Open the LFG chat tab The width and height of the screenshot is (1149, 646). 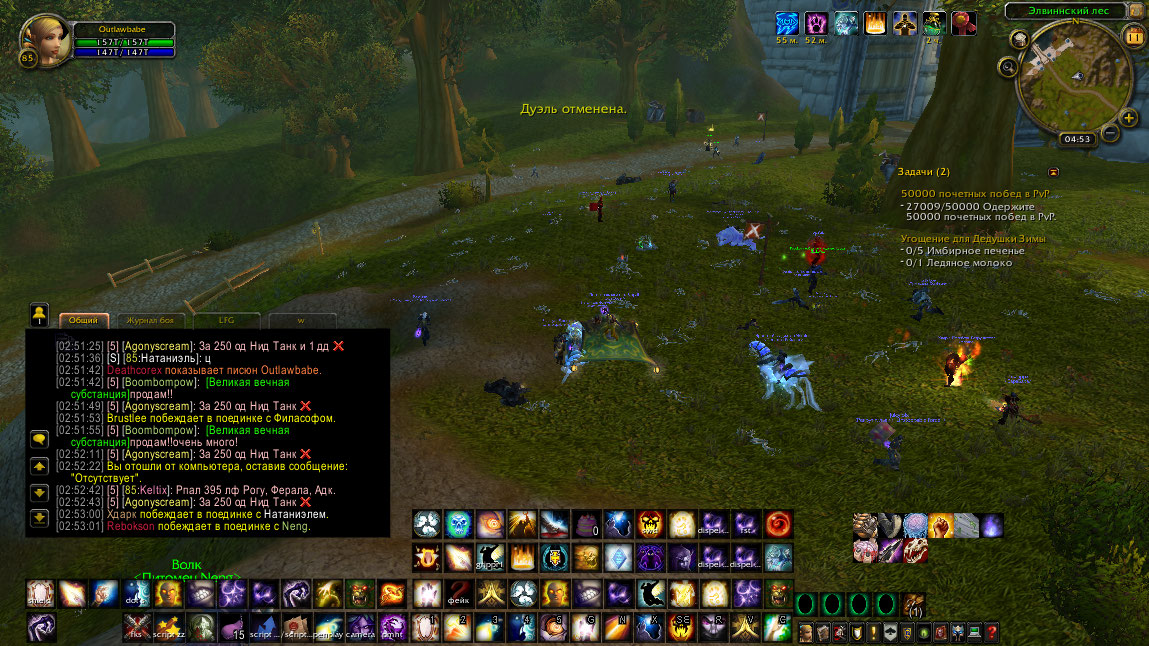(x=226, y=320)
